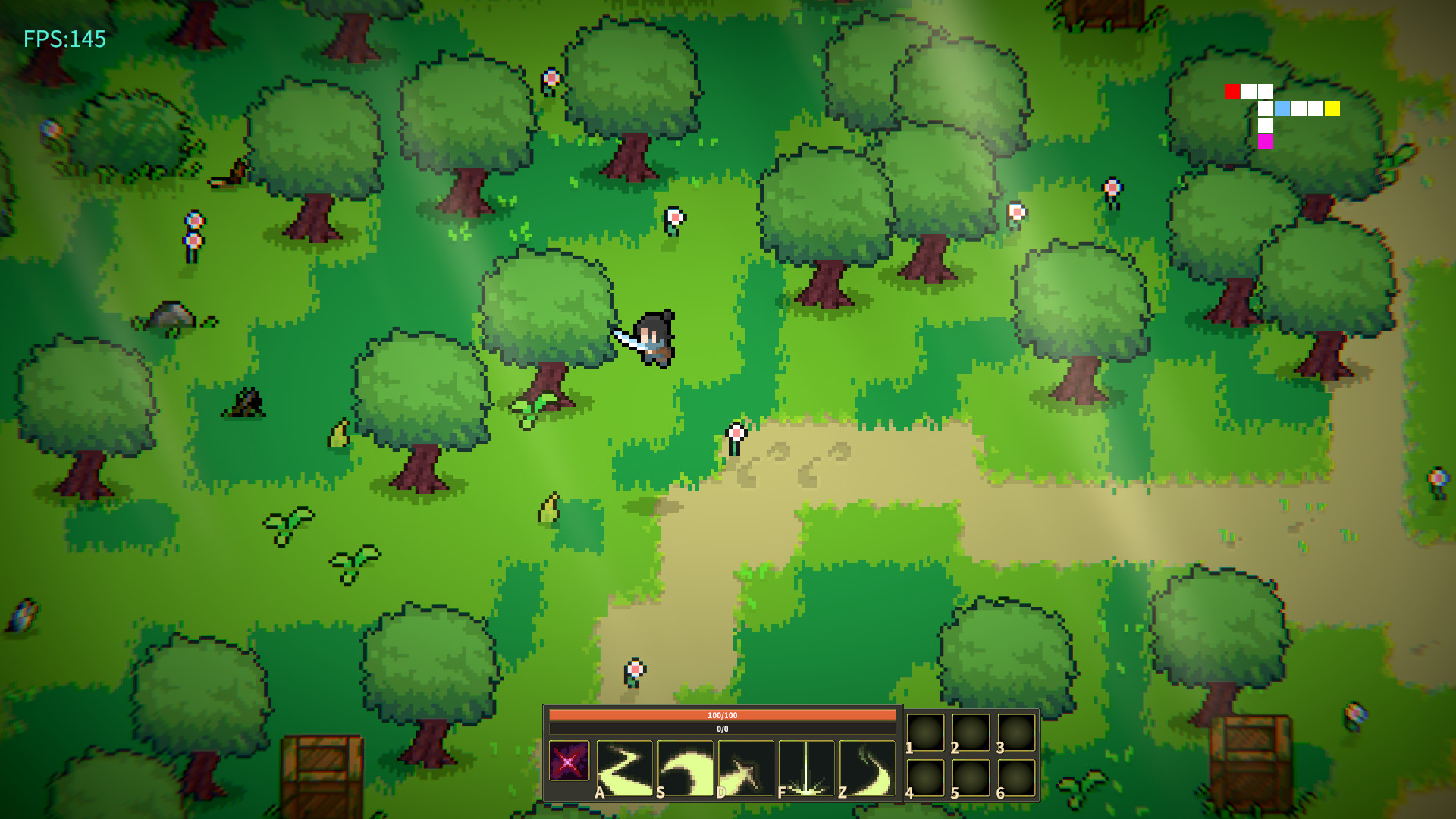Click the D dash-arrow skill icon
1456x819 pixels.
point(747,767)
